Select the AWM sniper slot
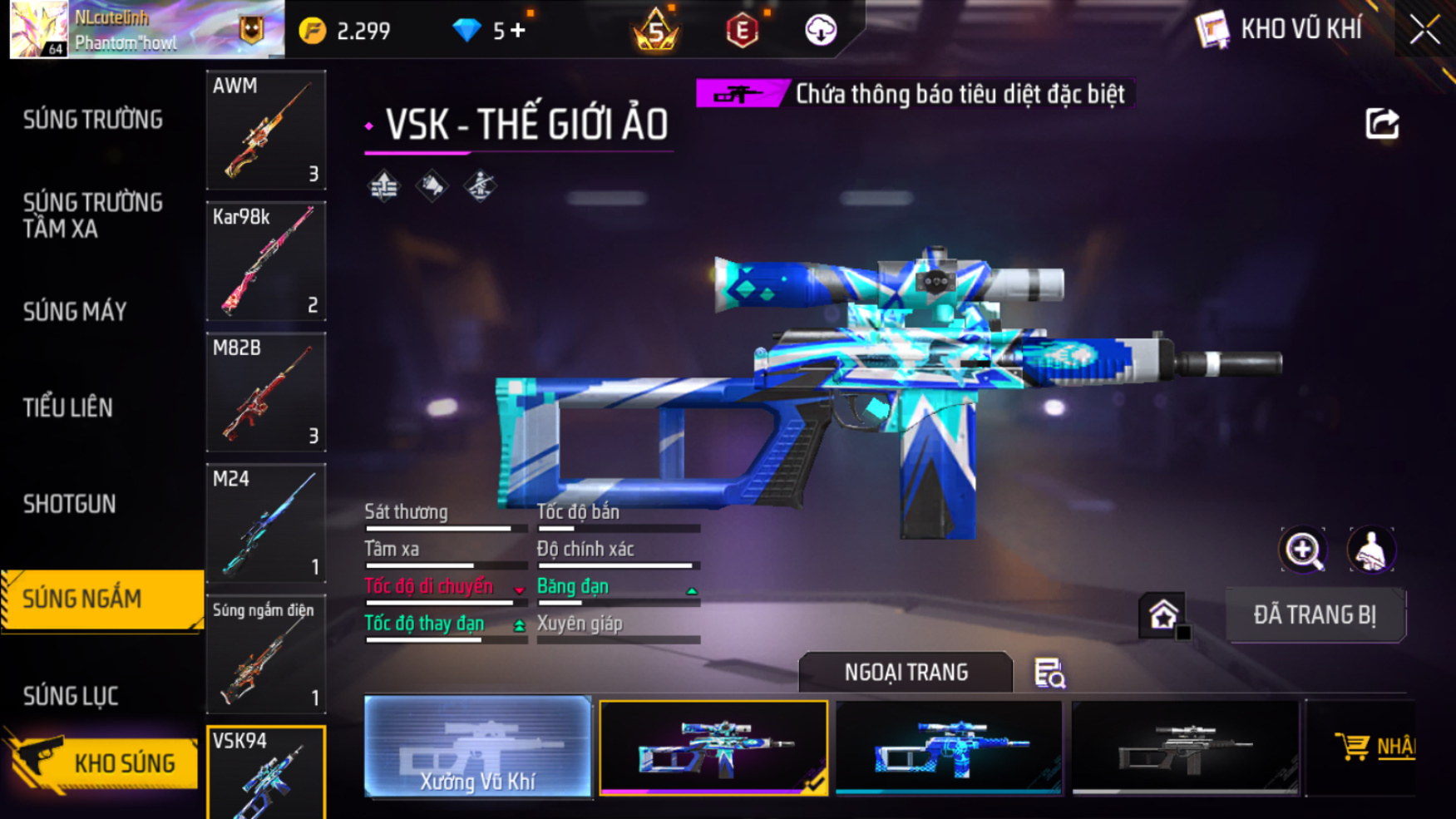 (x=266, y=130)
